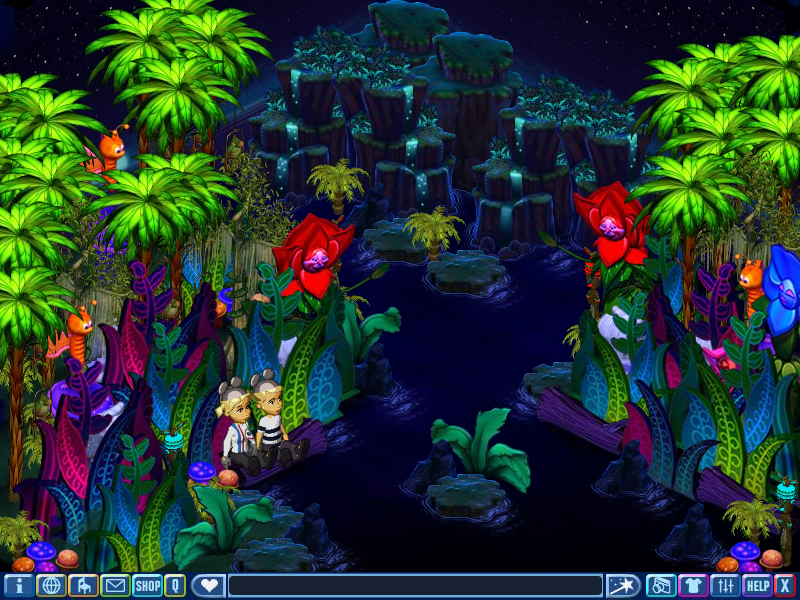Open the mail envelope inbox
The height and width of the screenshot is (600, 800).
click(115, 586)
